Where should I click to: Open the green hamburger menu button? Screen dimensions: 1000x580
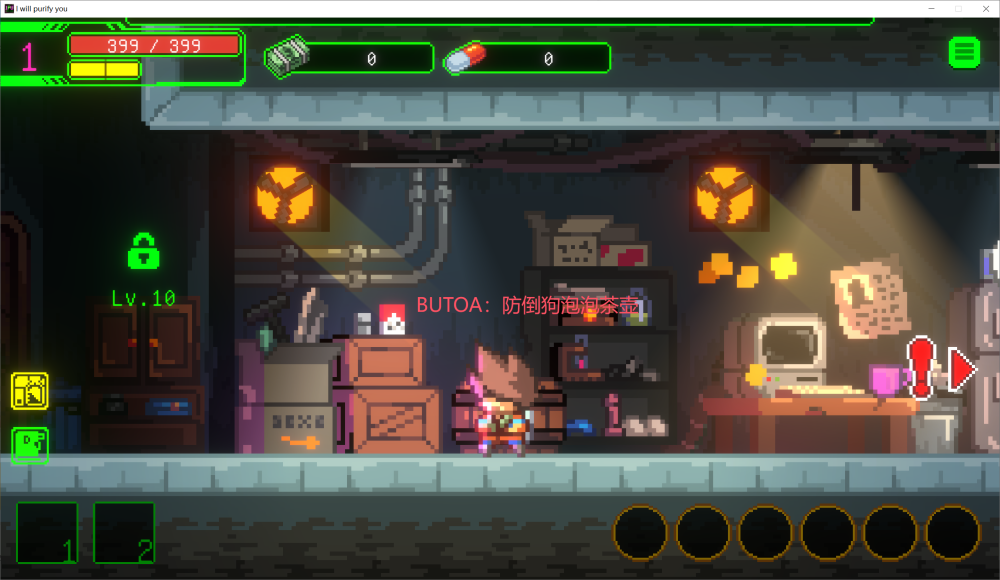[x=964, y=52]
